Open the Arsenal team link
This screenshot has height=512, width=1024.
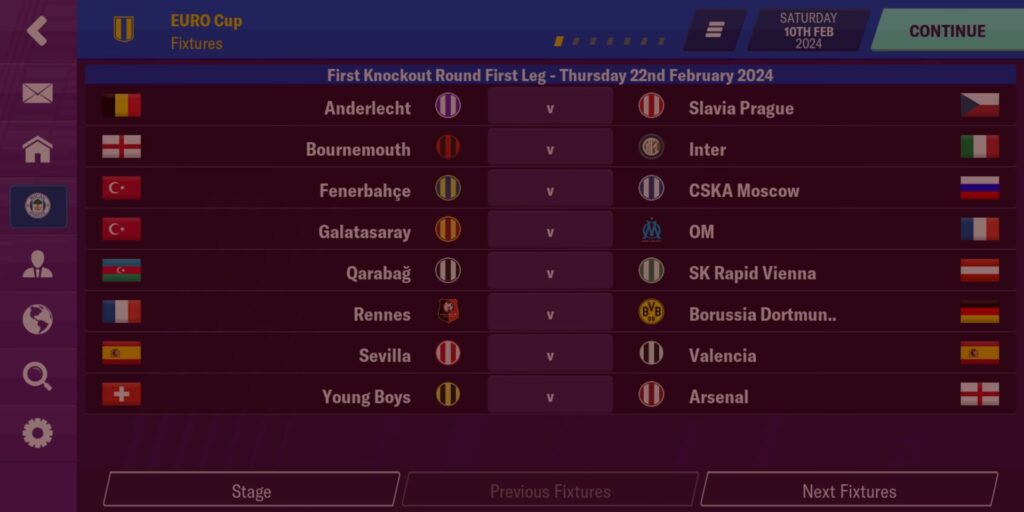718,397
